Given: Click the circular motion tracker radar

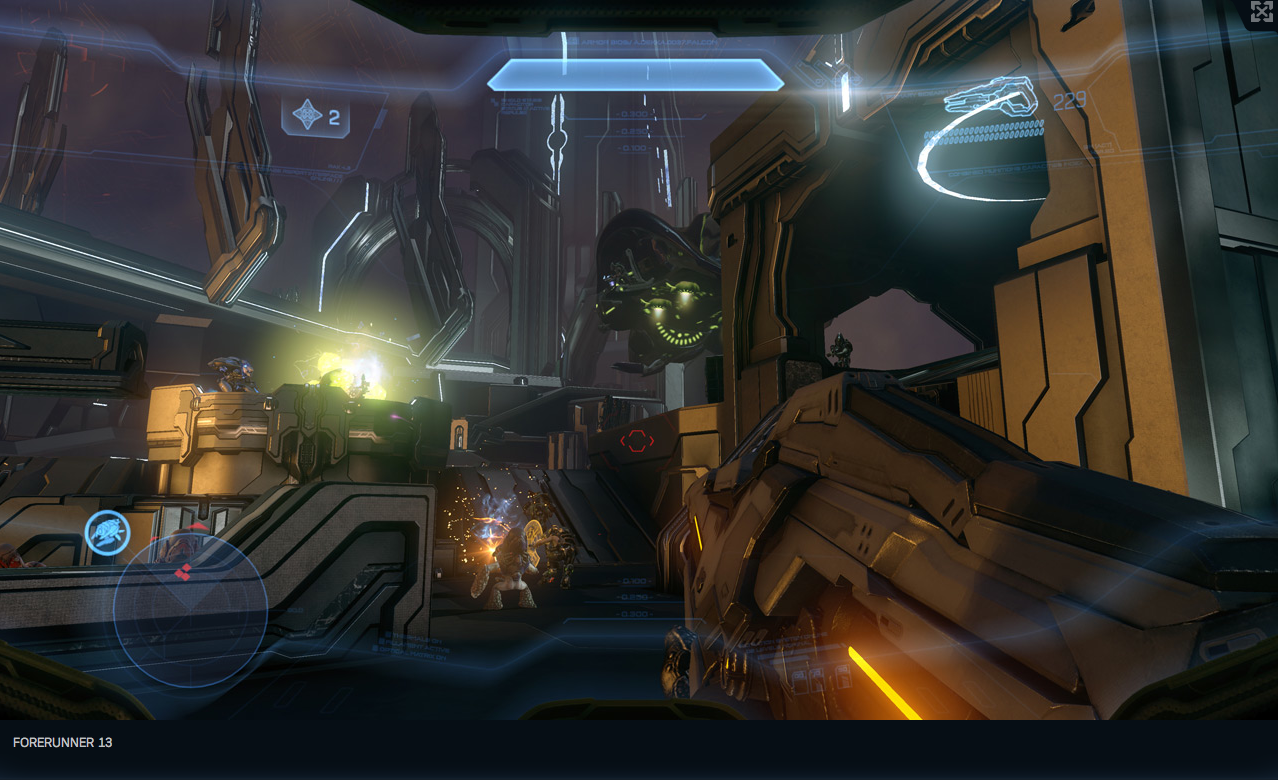Looking at the screenshot, I should [x=190, y=609].
